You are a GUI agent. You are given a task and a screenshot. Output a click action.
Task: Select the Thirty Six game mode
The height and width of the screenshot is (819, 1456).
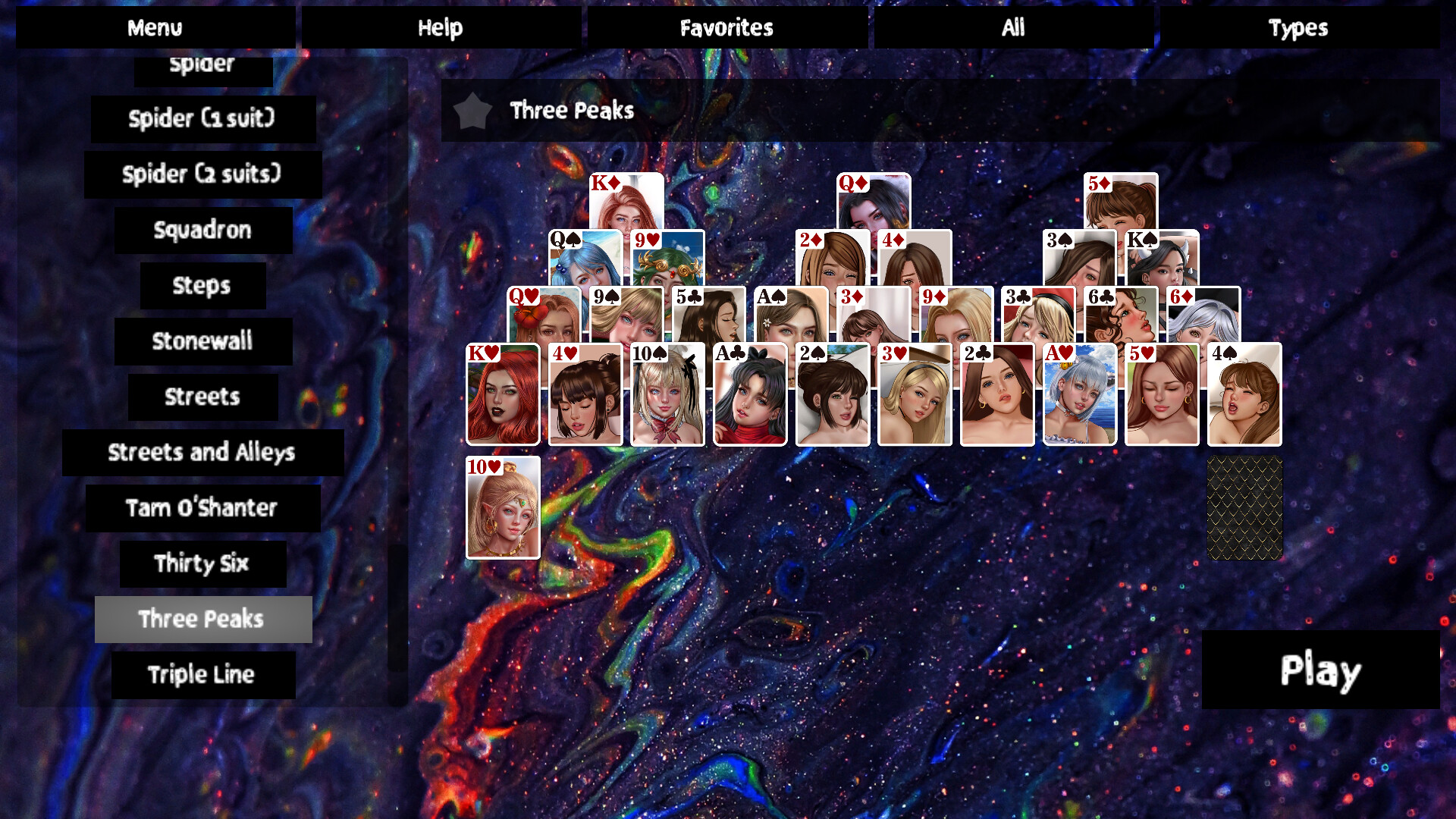202,564
